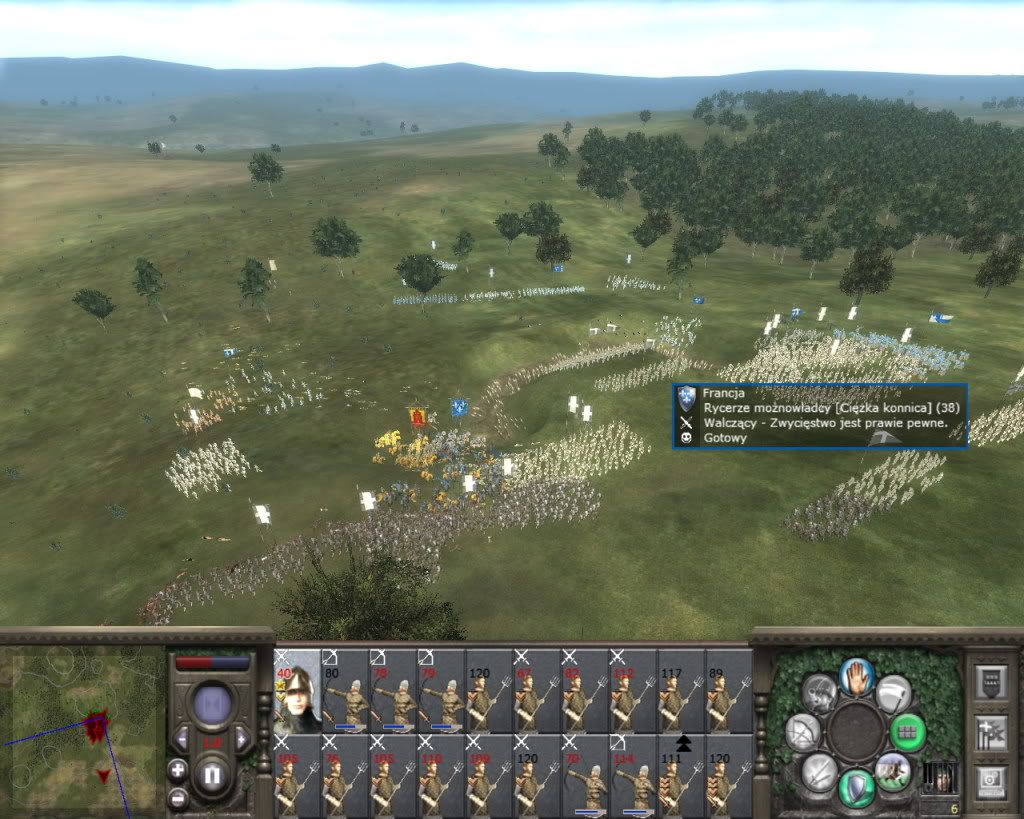Pause the battle

point(212,775)
